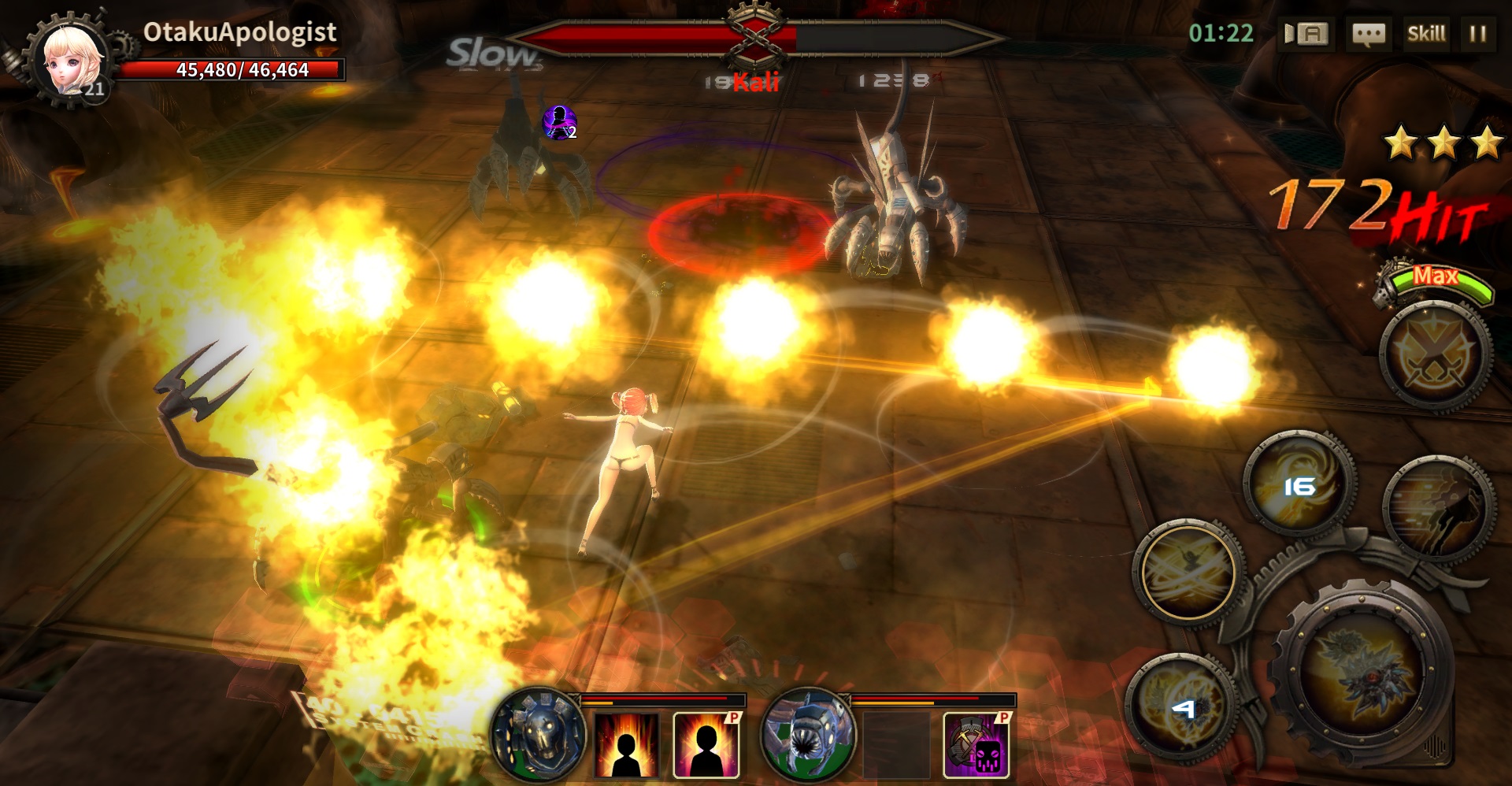Select the fanged monster ally portrait
1512x786 pixels.
(x=807, y=736)
